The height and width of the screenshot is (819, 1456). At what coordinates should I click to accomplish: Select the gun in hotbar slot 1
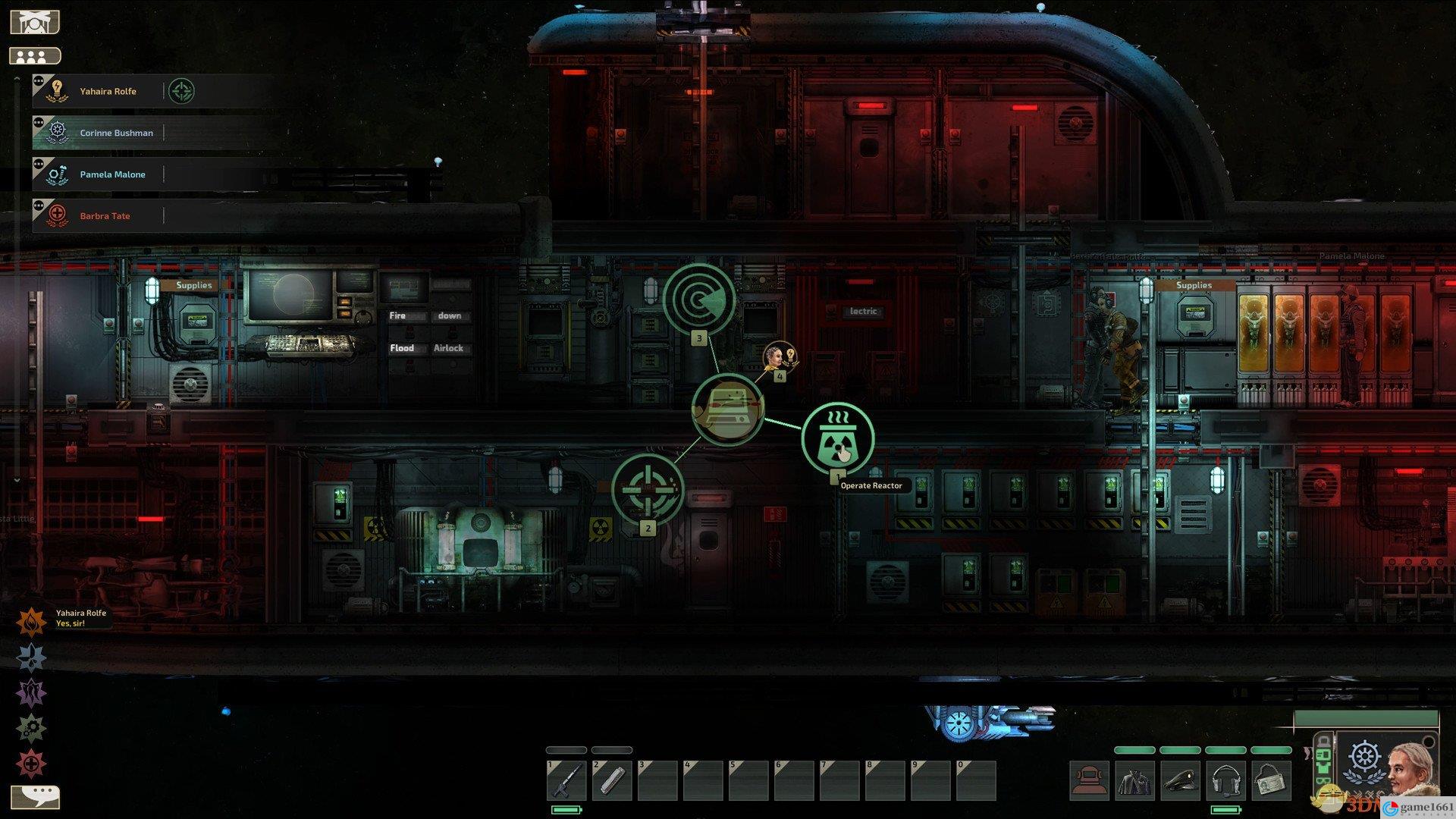coord(566,780)
